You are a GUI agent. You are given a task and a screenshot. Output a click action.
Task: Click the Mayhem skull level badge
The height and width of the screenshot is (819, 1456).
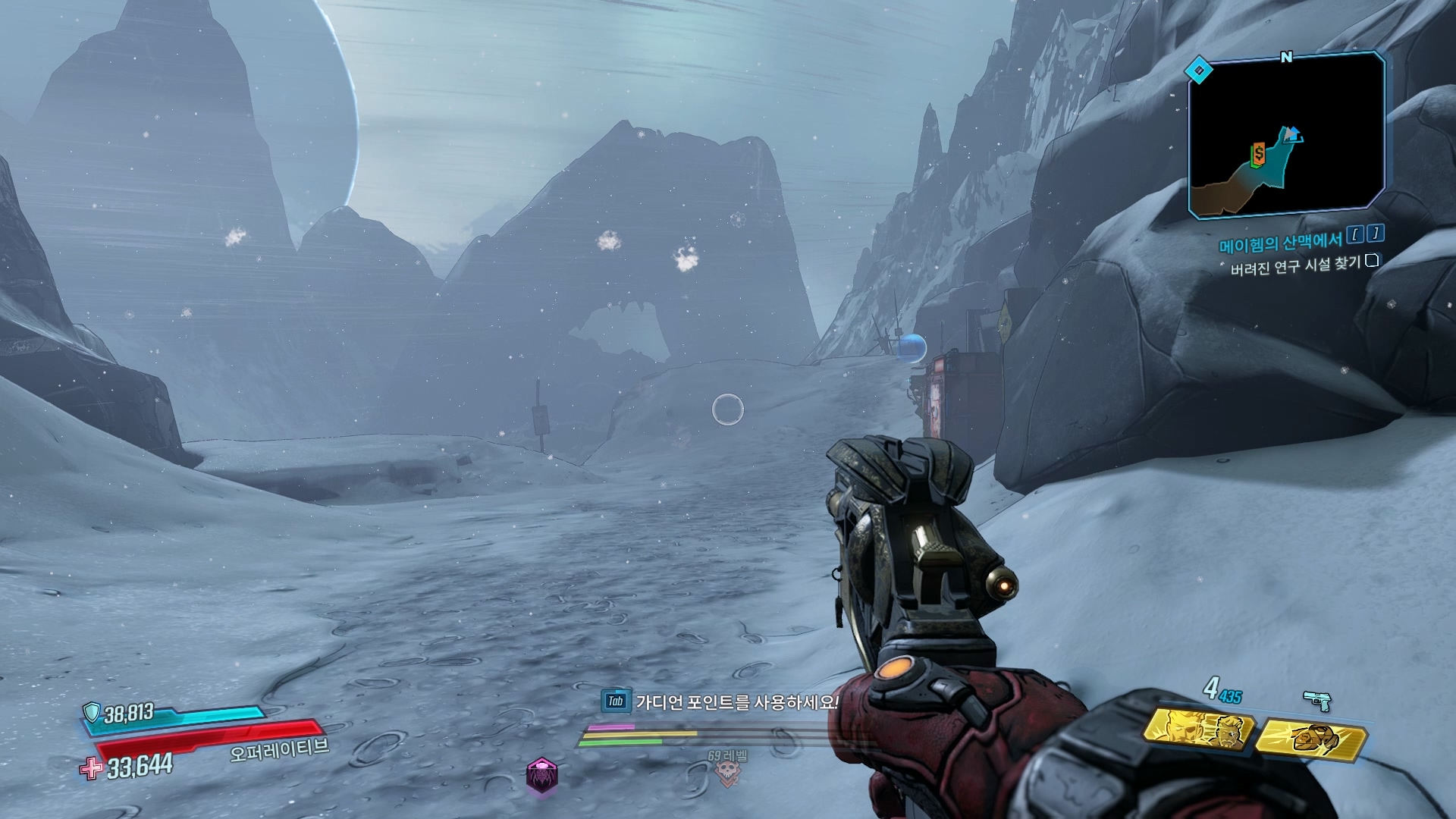726,772
